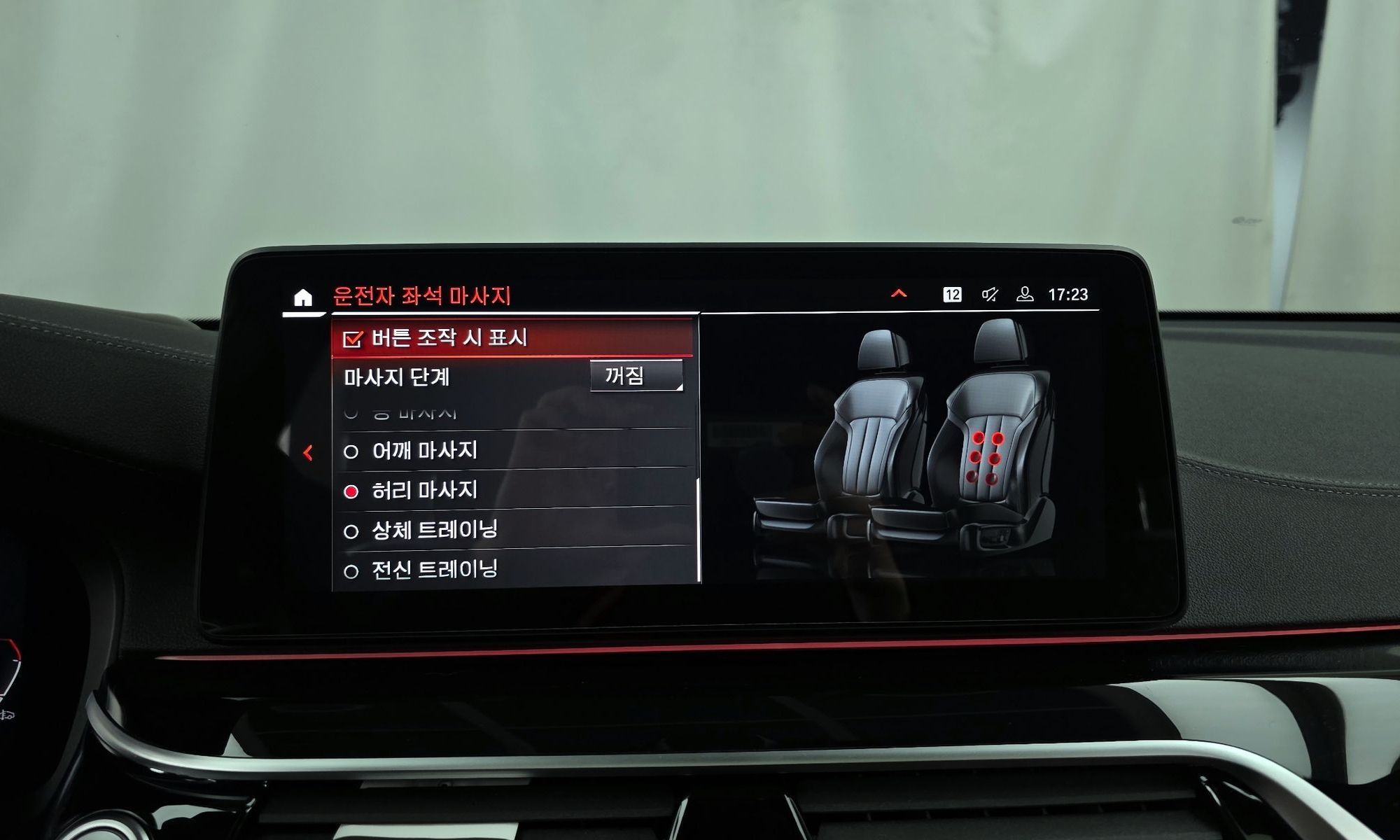Choose 전신 트레이닝 program
1400x840 pixels.
pos(433,570)
